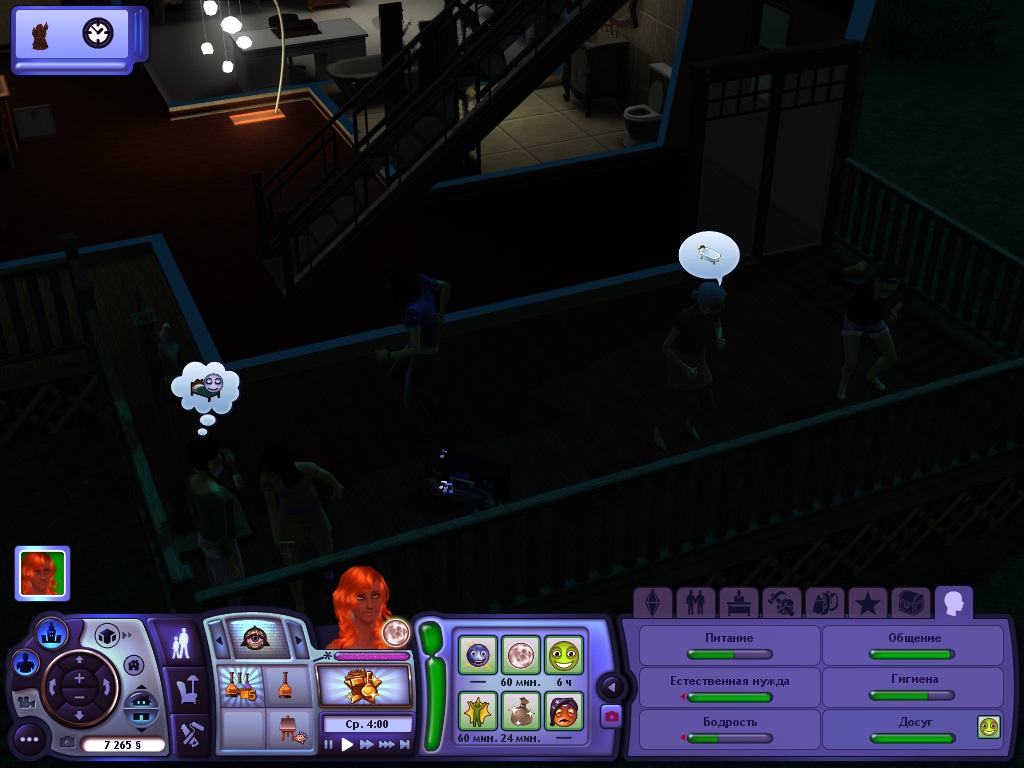Open the Simology plumbob tab
This screenshot has height=768, width=1024.
(x=652, y=602)
